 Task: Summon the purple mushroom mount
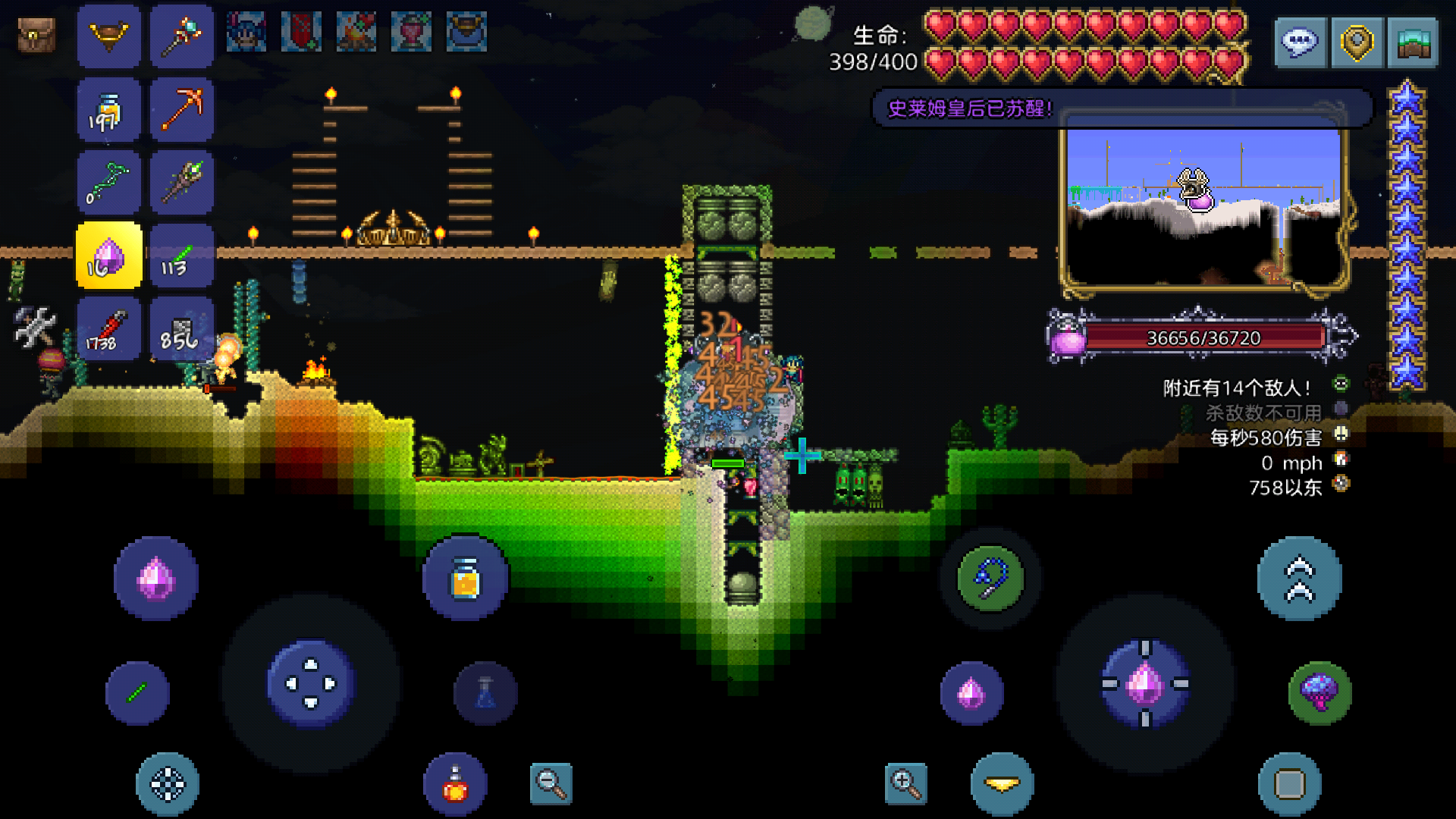pos(1319,692)
